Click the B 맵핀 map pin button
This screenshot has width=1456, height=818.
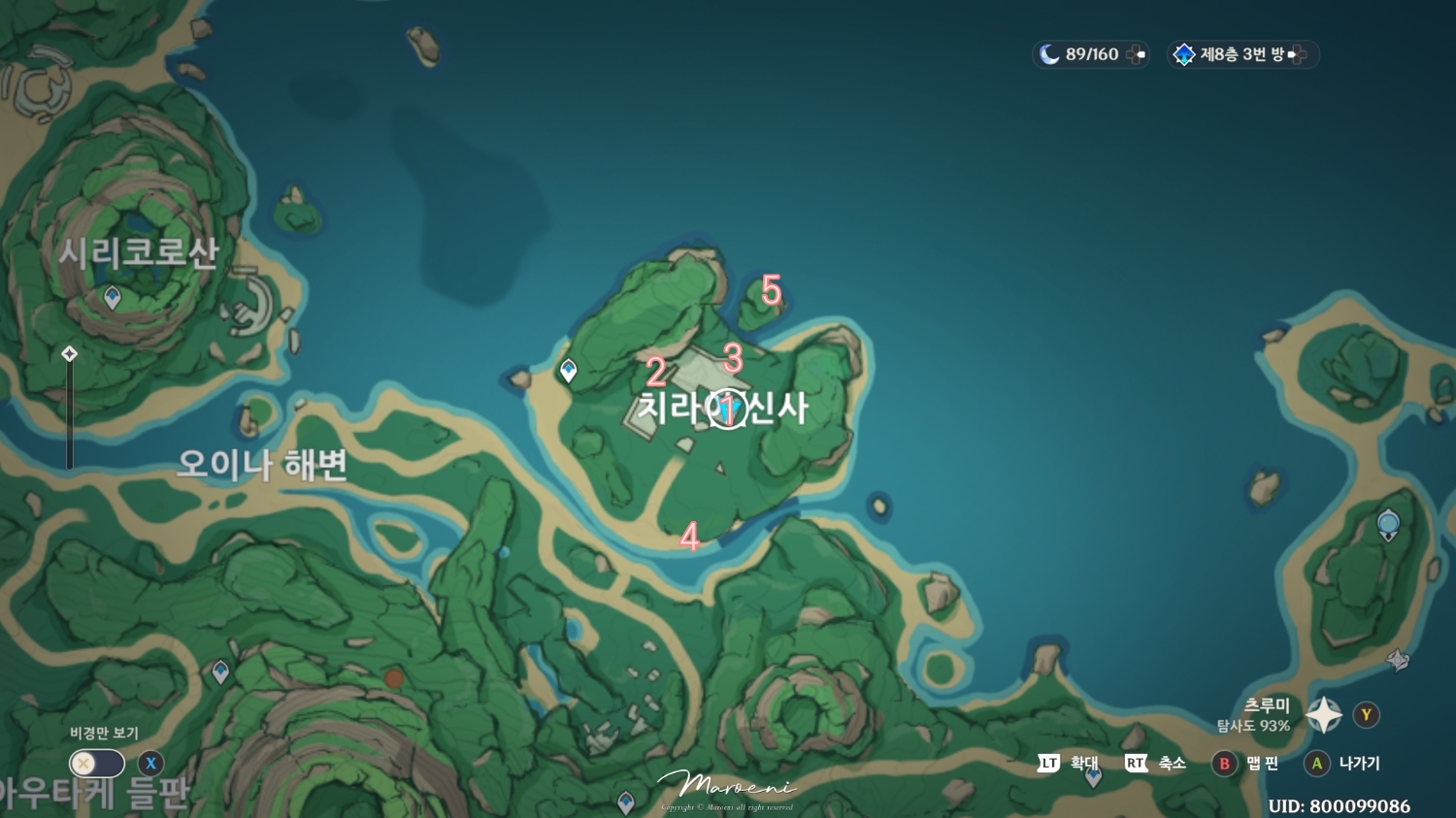pyautogui.click(x=1222, y=765)
